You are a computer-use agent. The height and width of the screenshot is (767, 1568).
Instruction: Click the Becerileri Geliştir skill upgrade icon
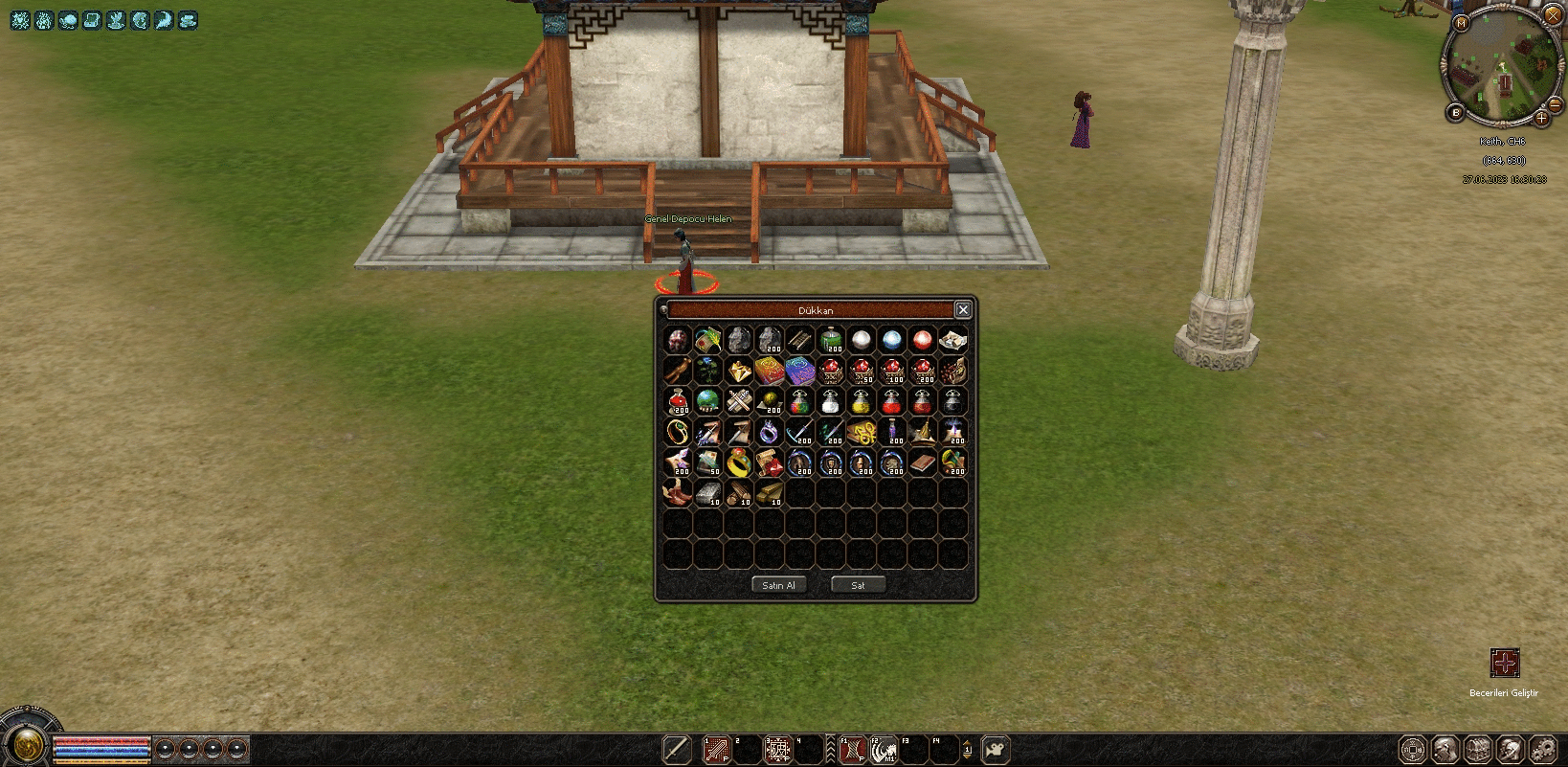click(x=1504, y=663)
